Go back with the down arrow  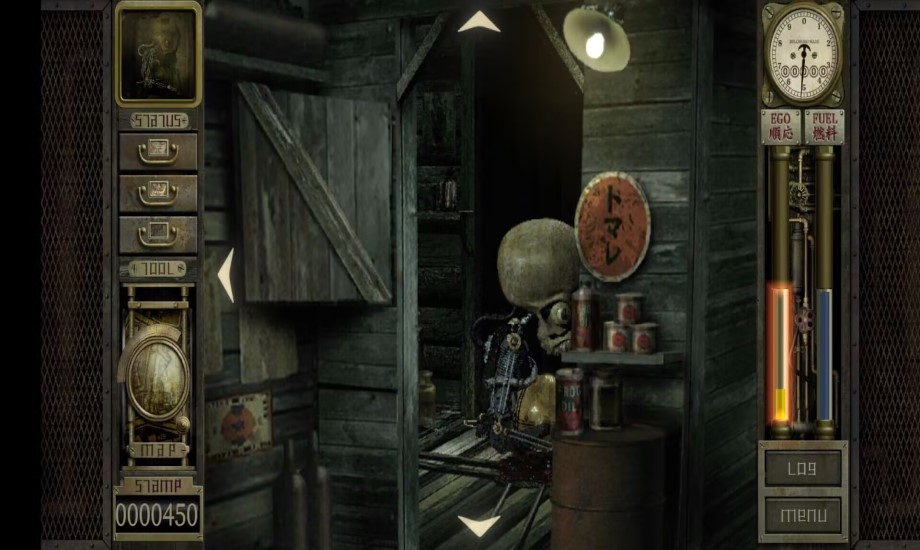pyautogui.click(x=479, y=525)
